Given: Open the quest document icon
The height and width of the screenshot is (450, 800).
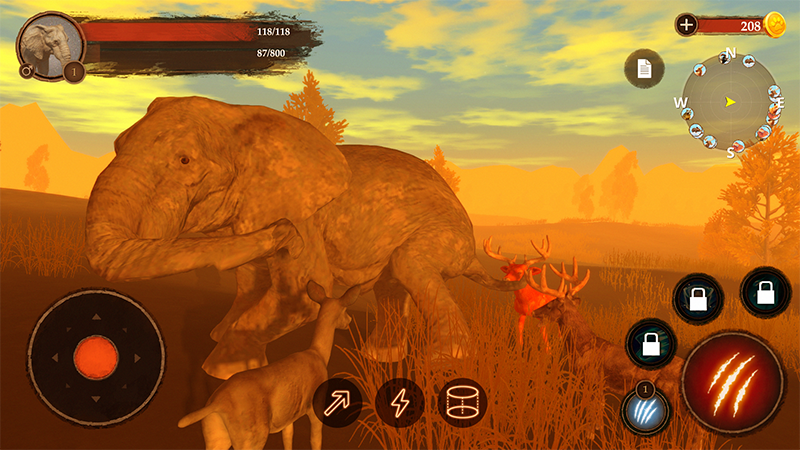Looking at the screenshot, I should tap(645, 69).
